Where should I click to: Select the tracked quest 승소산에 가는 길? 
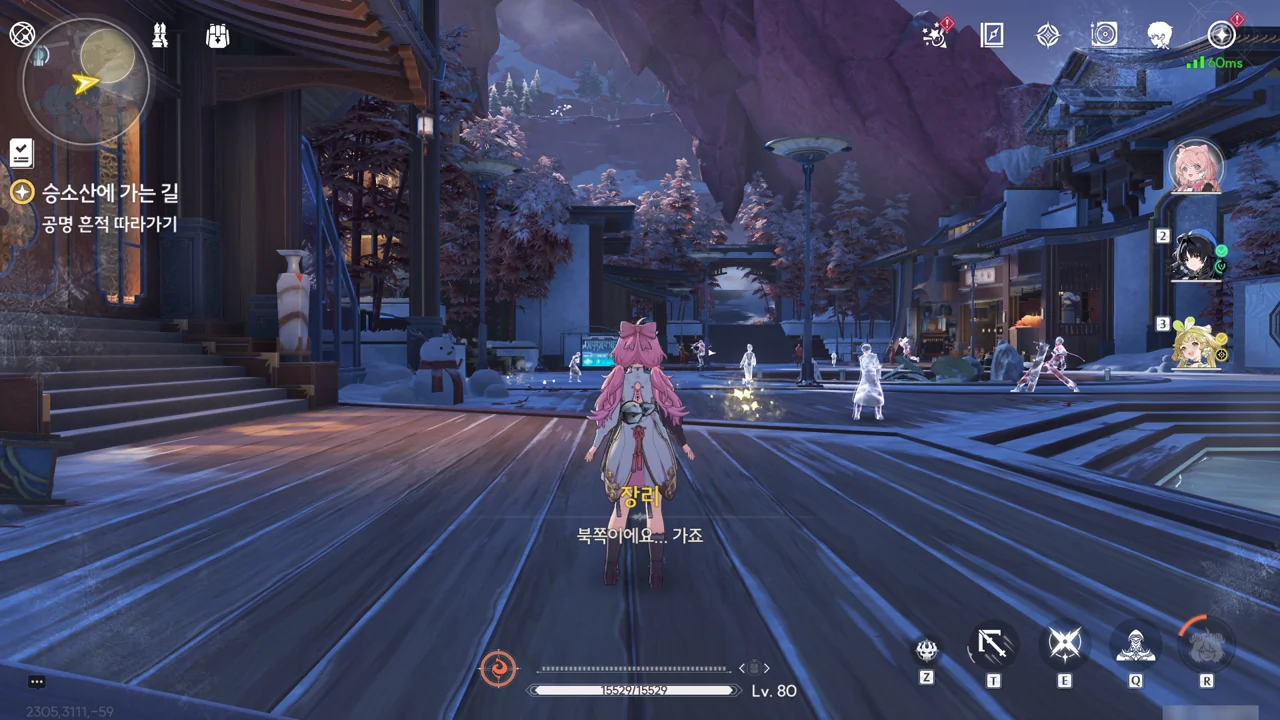click(110, 193)
